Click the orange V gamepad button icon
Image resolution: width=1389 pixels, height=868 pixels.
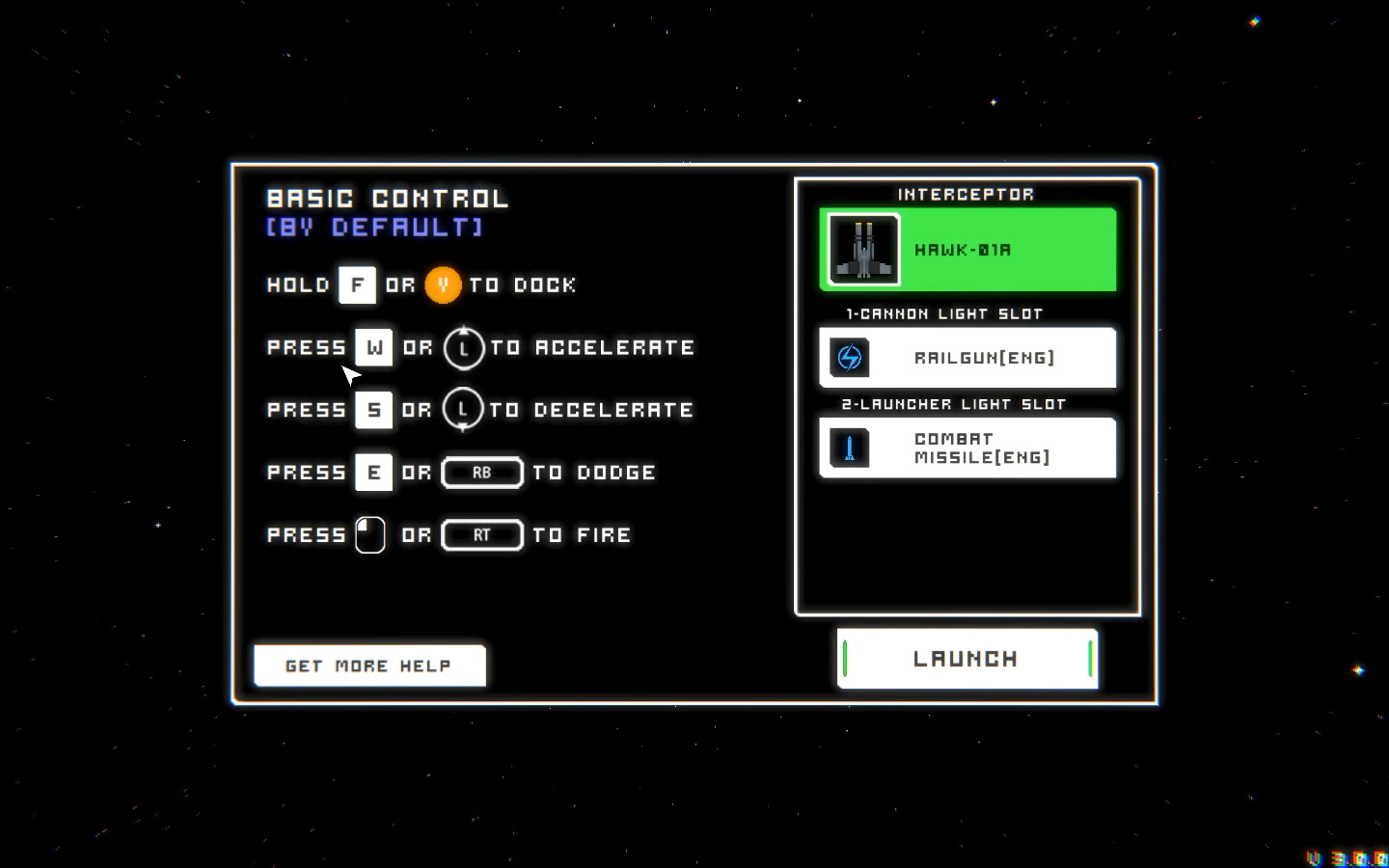click(x=444, y=285)
